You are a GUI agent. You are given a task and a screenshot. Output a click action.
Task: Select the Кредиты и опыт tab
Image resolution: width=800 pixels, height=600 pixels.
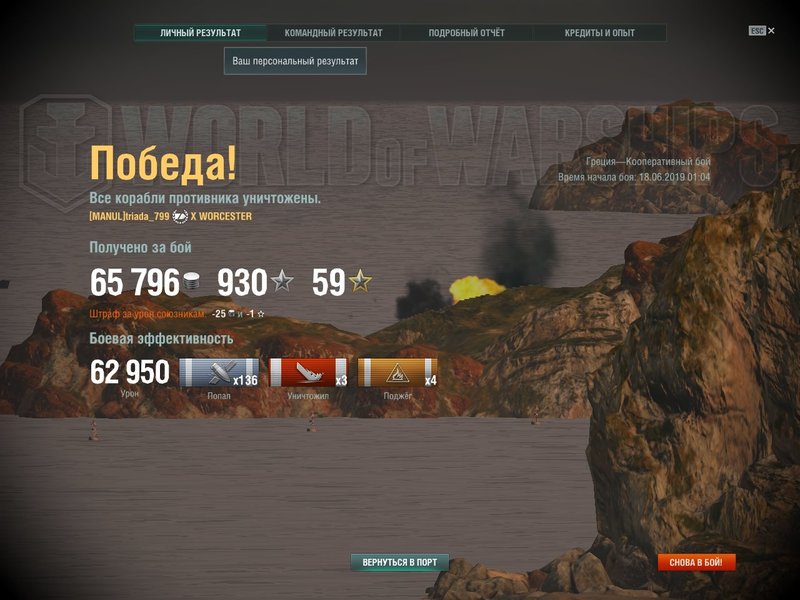point(599,33)
